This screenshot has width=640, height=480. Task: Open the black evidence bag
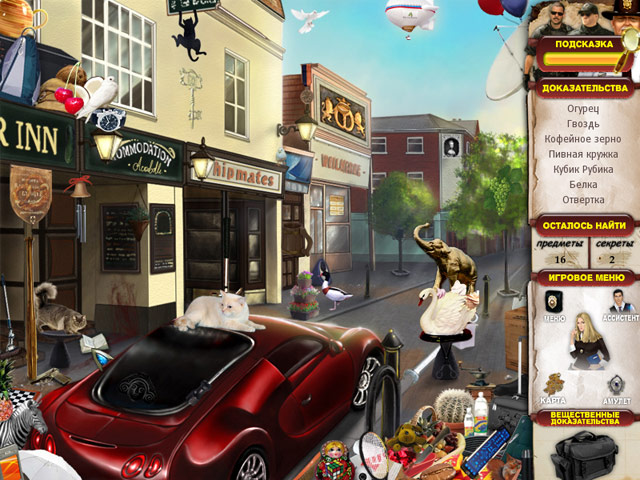tap(584, 453)
